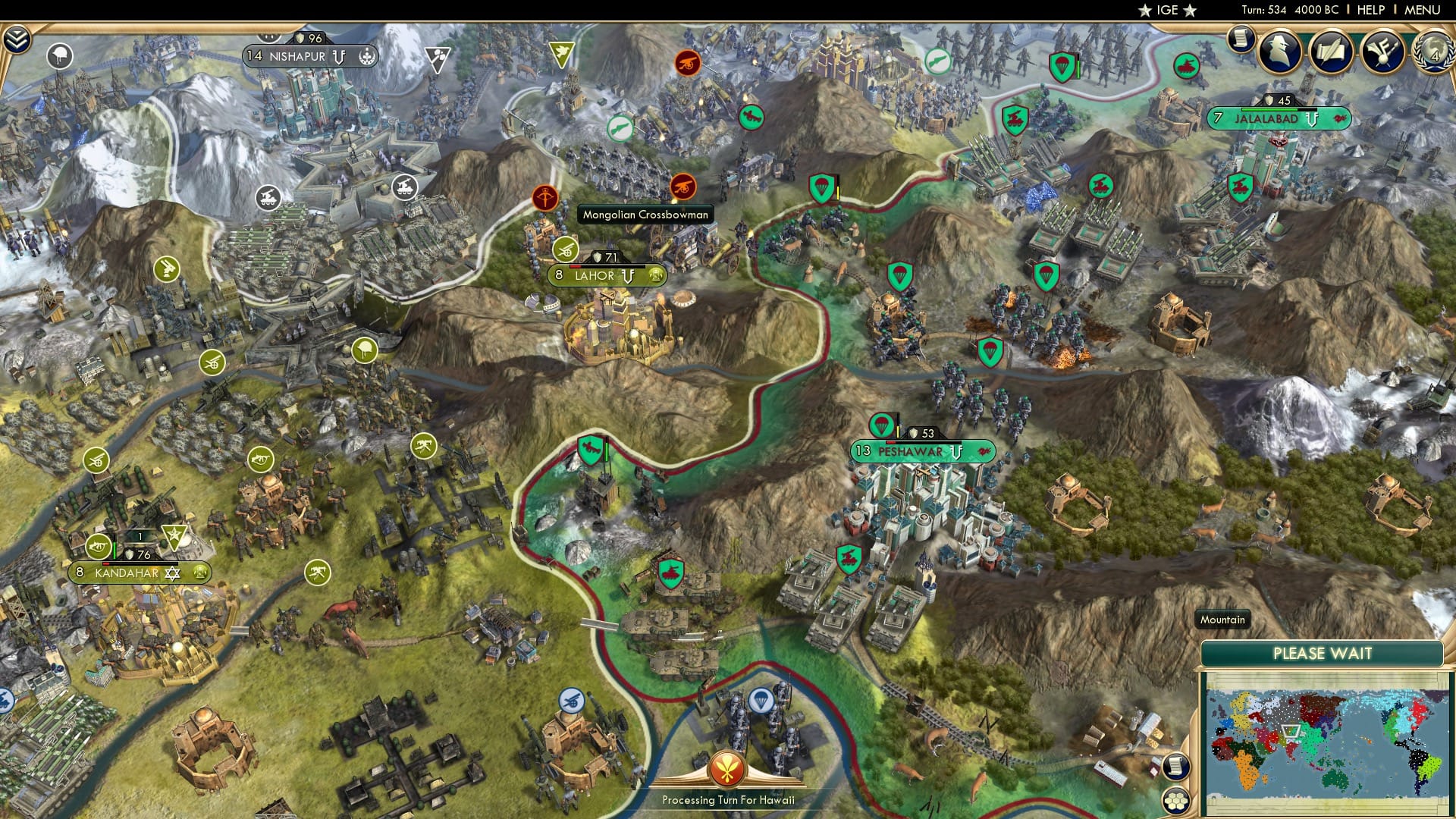Select the Peshawar city banner
Viewport: 1456px width, 819px height.
[908, 450]
